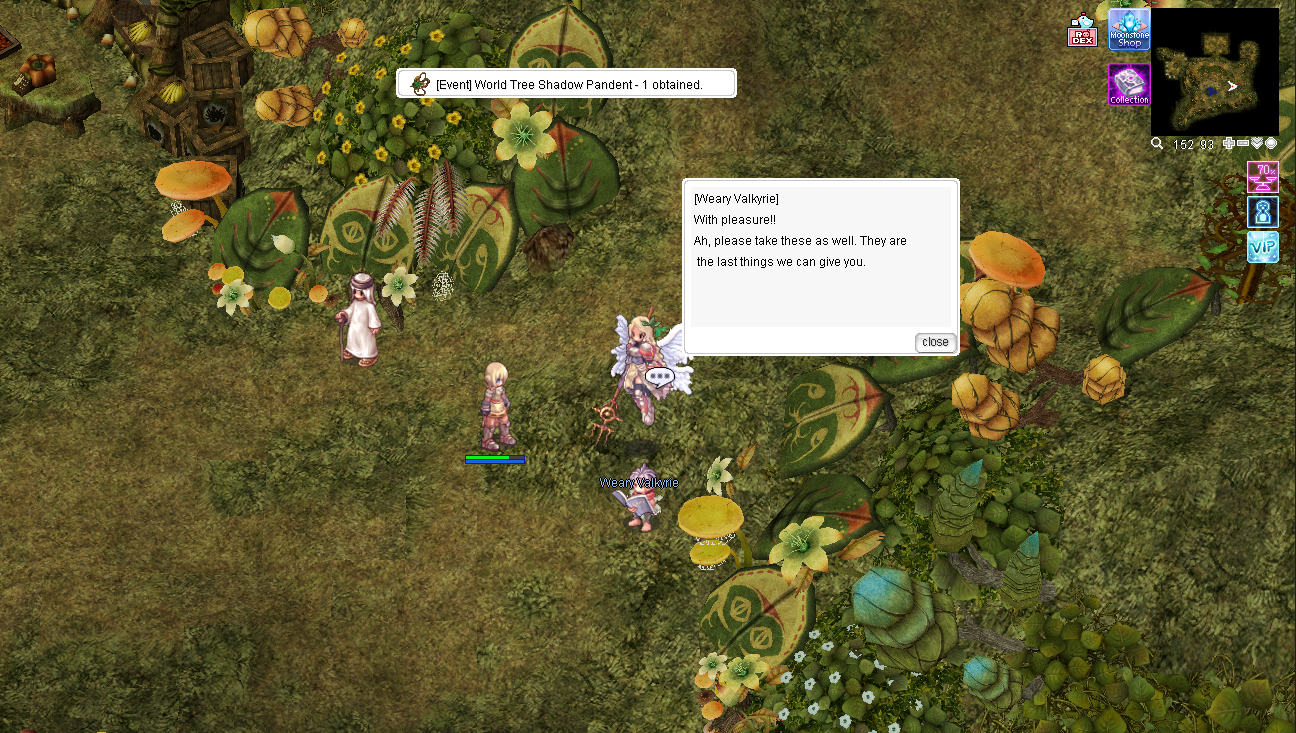The width and height of the screenshot is (1296, 733).
Task: Open the Moonstone Shop
Action: point(1129,30)
